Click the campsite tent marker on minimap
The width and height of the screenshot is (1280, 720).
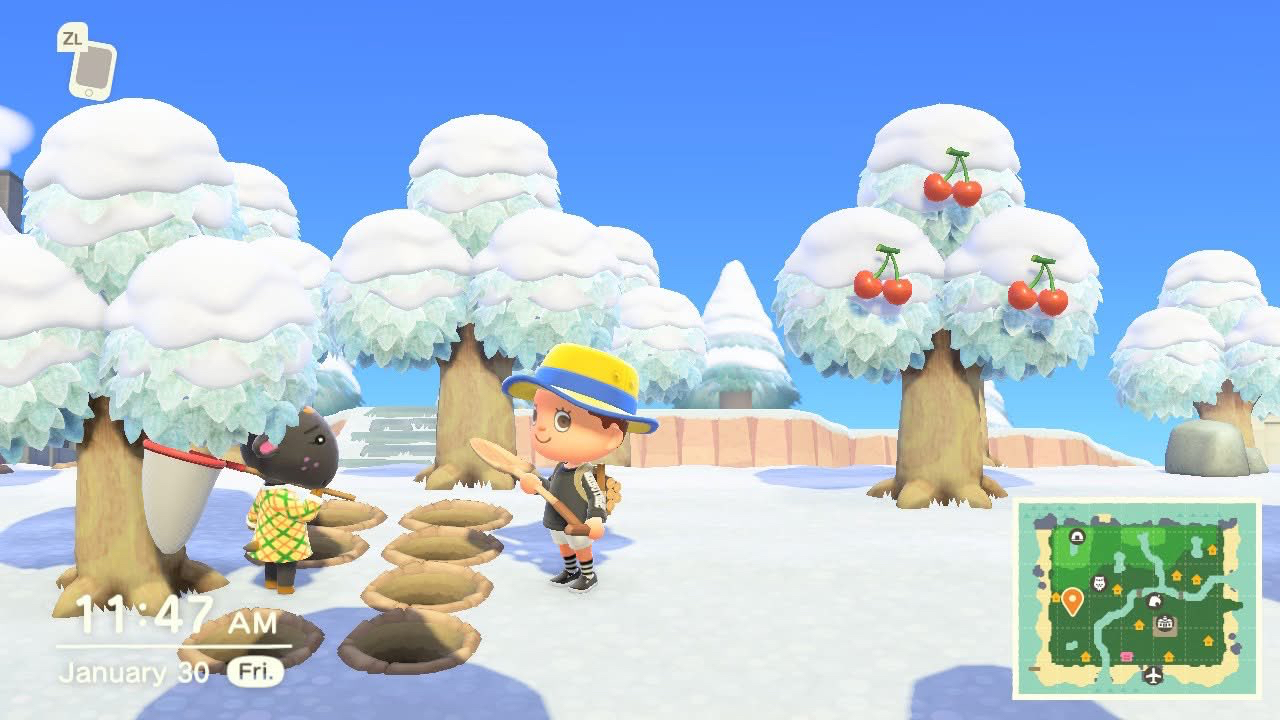click(1077, 537)
